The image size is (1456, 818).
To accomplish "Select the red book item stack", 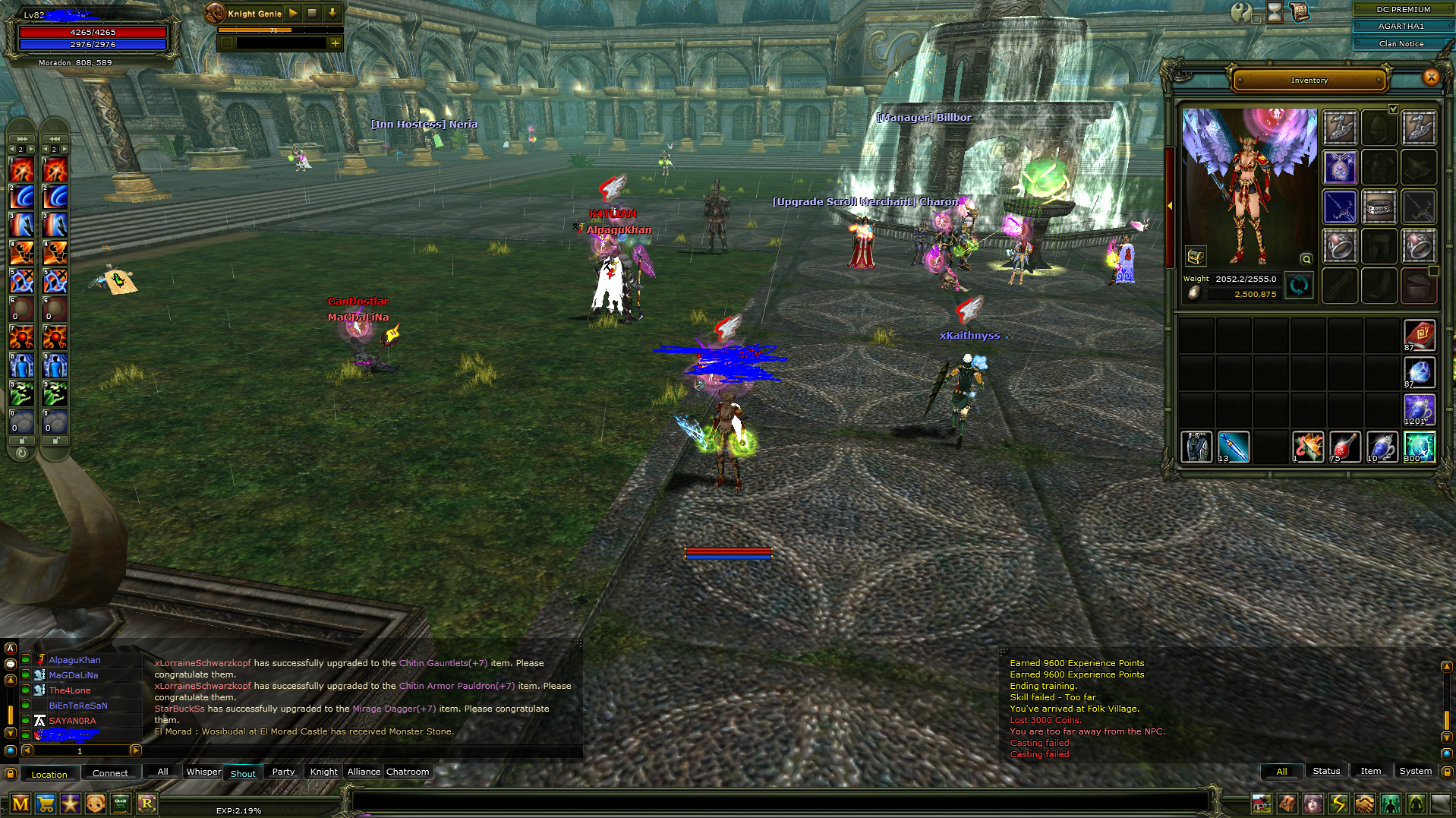I will tap(1419, 335).
